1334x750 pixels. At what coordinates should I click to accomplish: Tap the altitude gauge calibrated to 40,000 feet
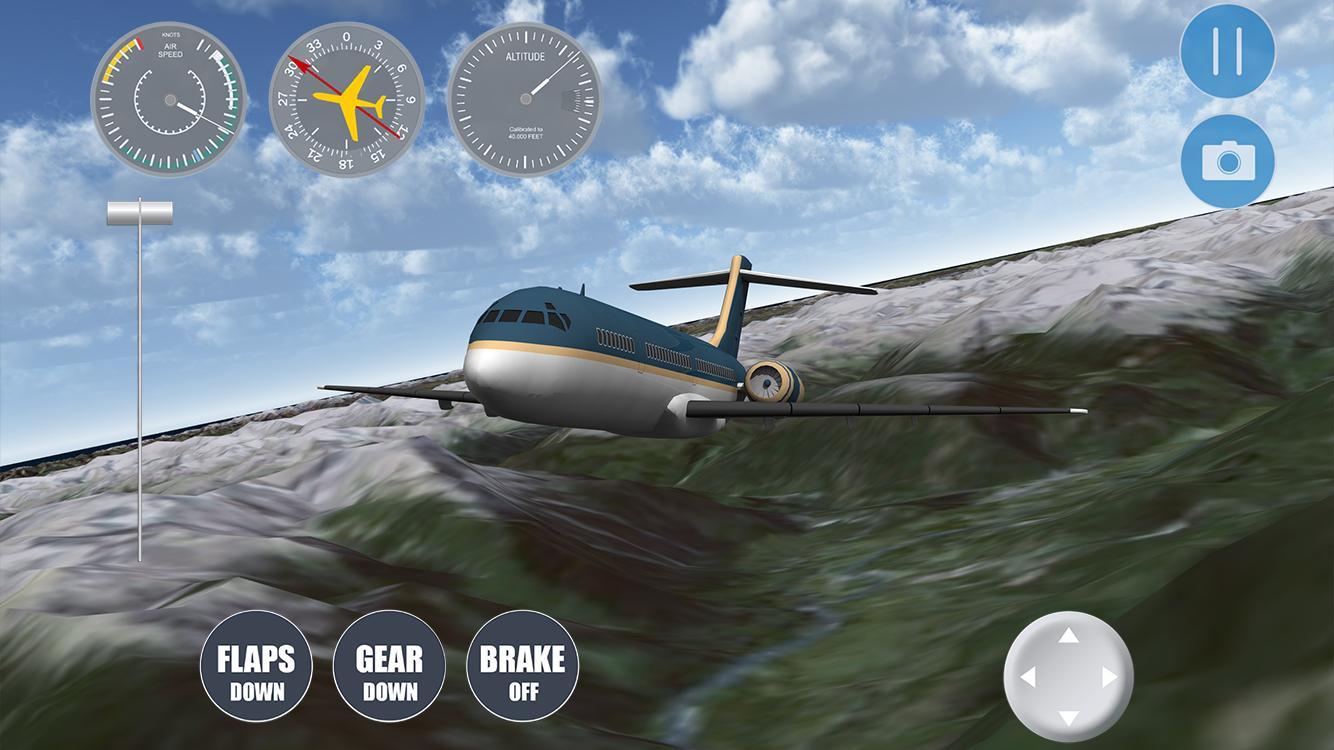(x=523, y=100)
